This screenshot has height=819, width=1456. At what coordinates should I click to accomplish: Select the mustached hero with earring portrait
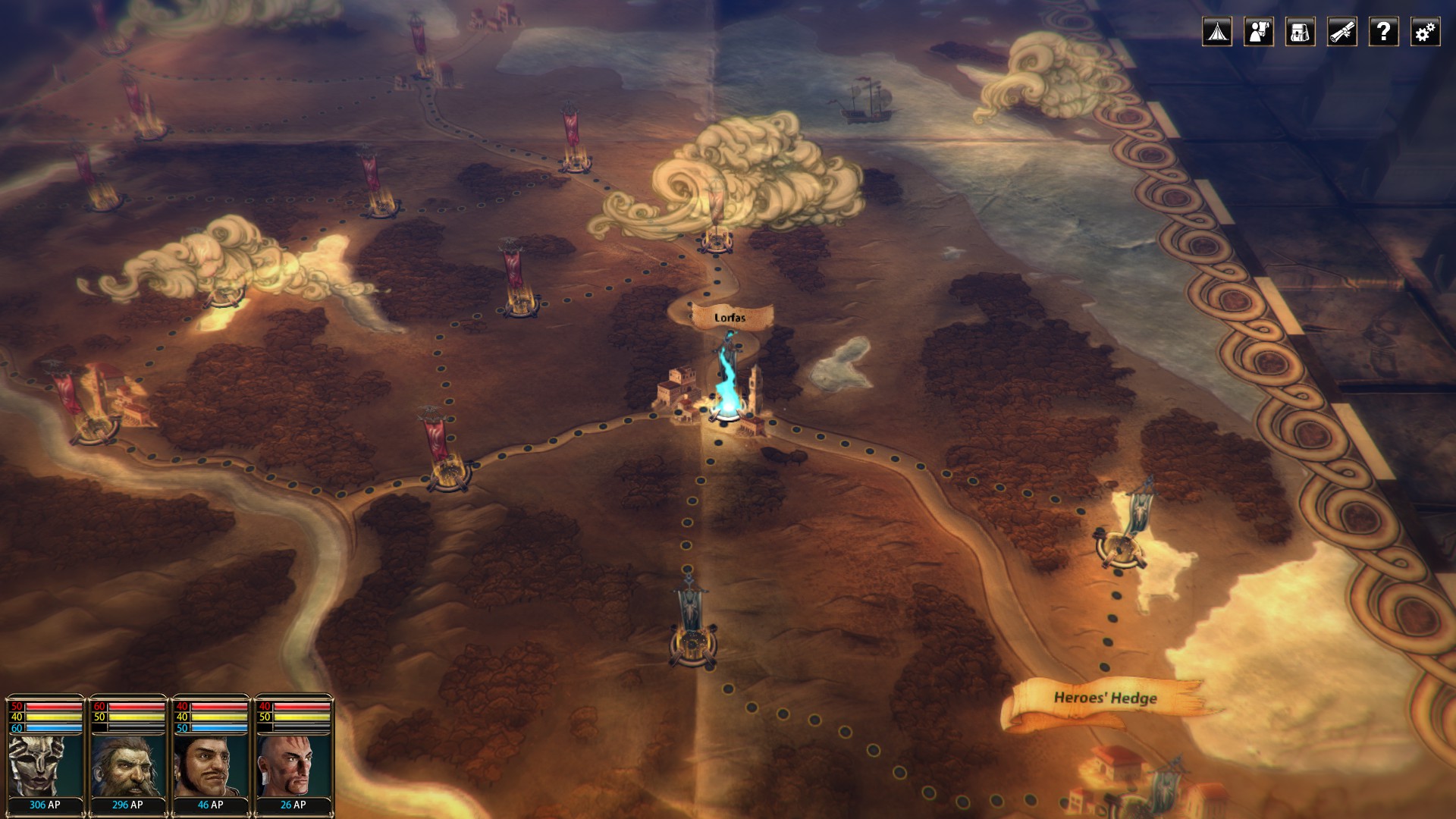pyautogui.click(x=210, y=764)
